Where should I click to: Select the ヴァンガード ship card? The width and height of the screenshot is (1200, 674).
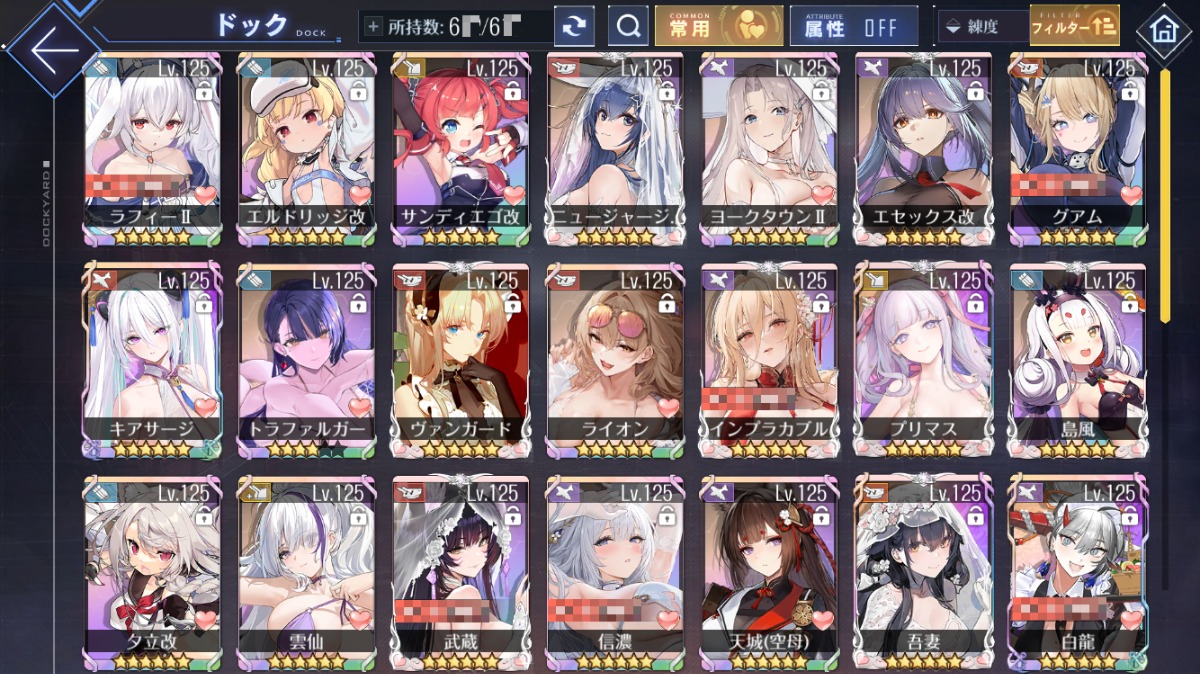click(460, 358)
